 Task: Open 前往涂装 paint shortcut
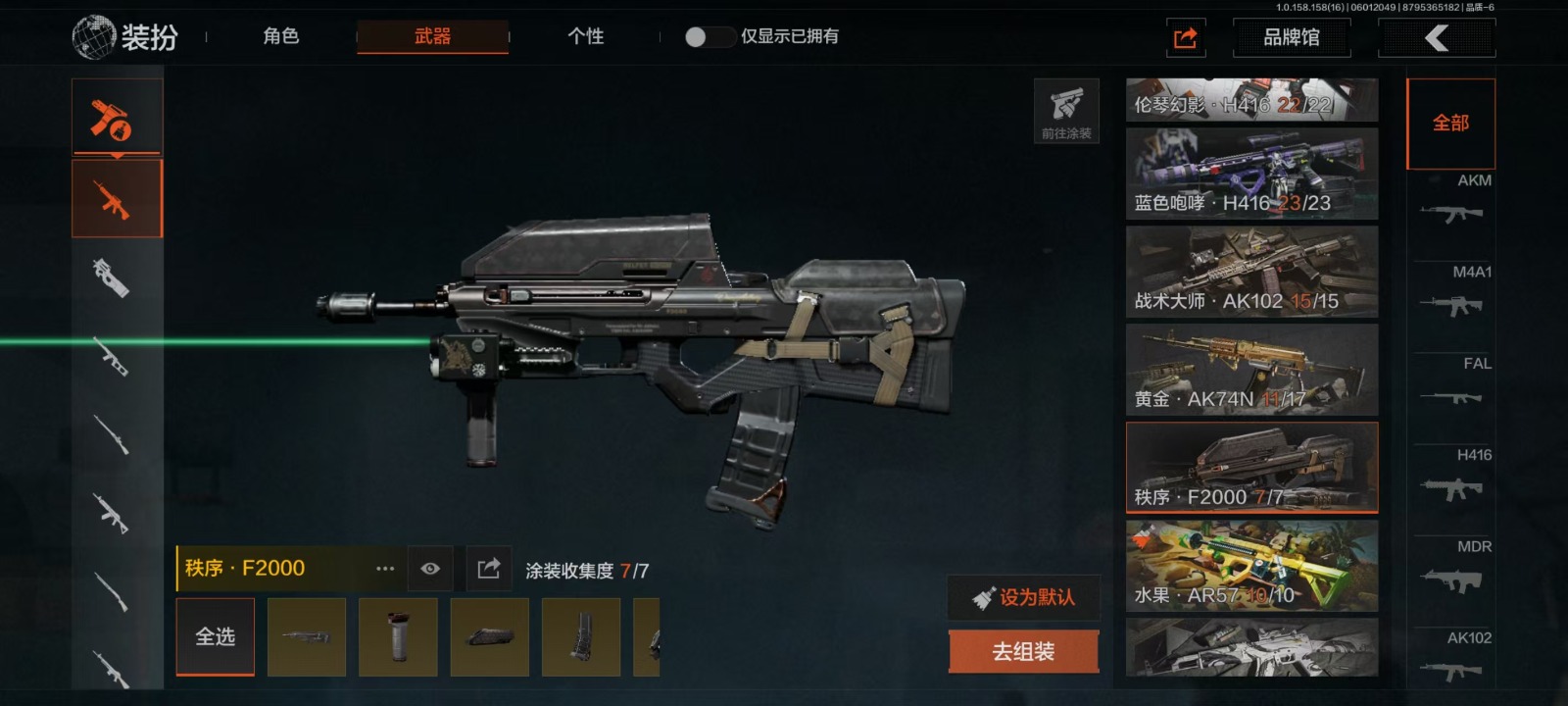pyautogui.click(x=1066, y=111)
